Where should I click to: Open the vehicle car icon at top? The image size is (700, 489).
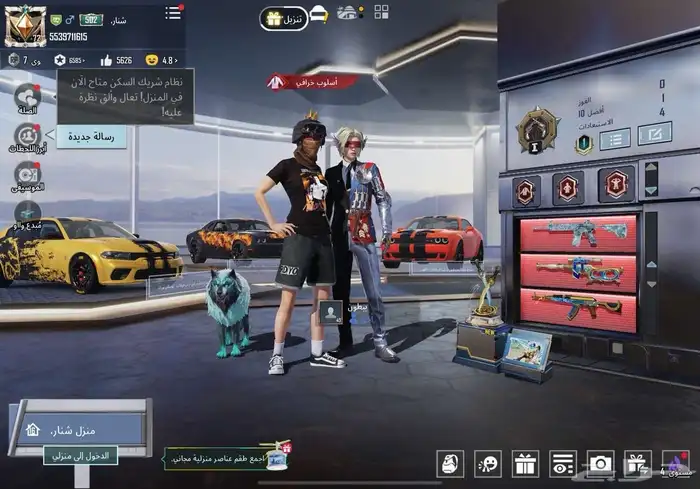(318, 14)
